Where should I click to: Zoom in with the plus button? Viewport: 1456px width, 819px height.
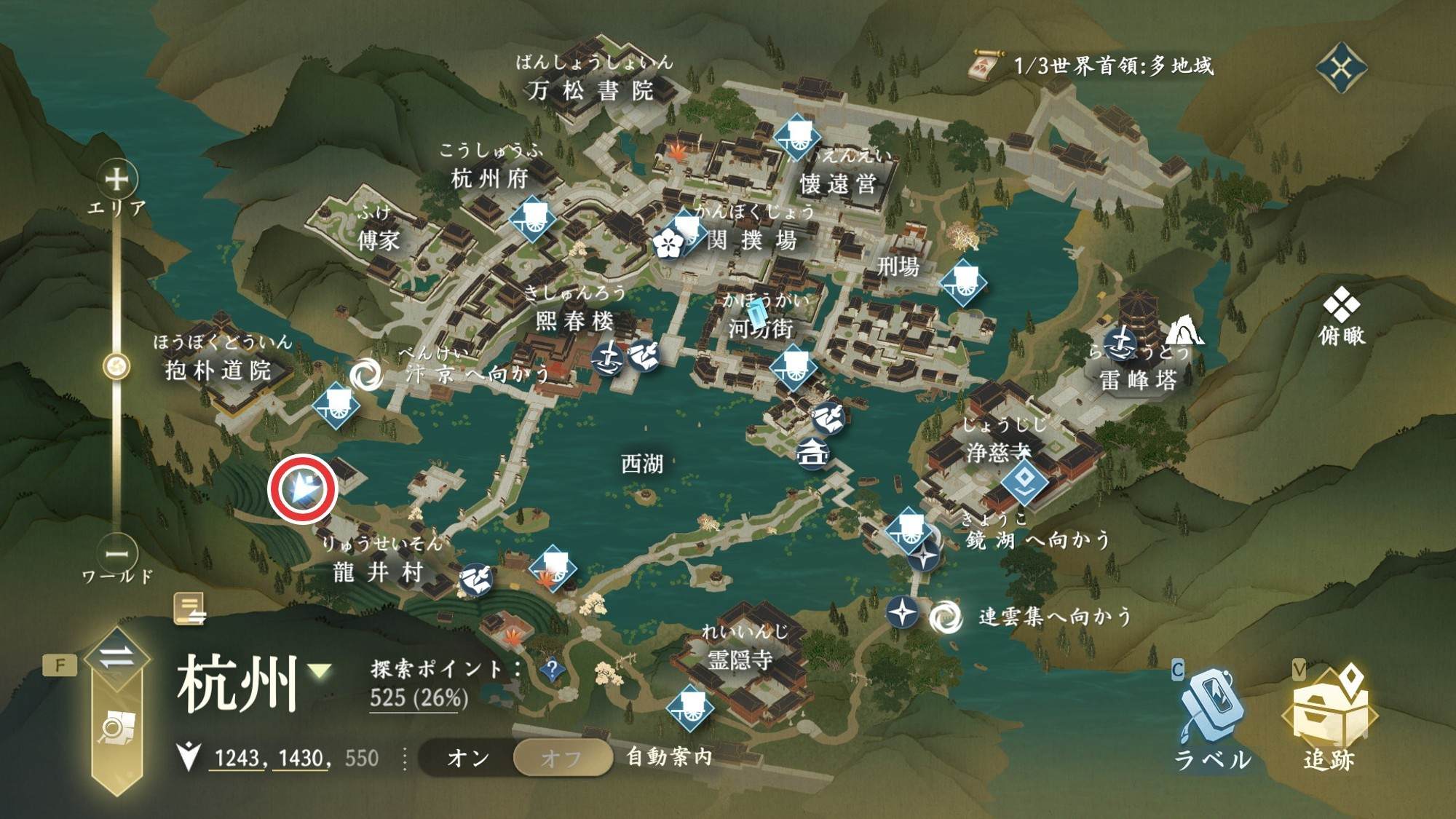(116, 178)
